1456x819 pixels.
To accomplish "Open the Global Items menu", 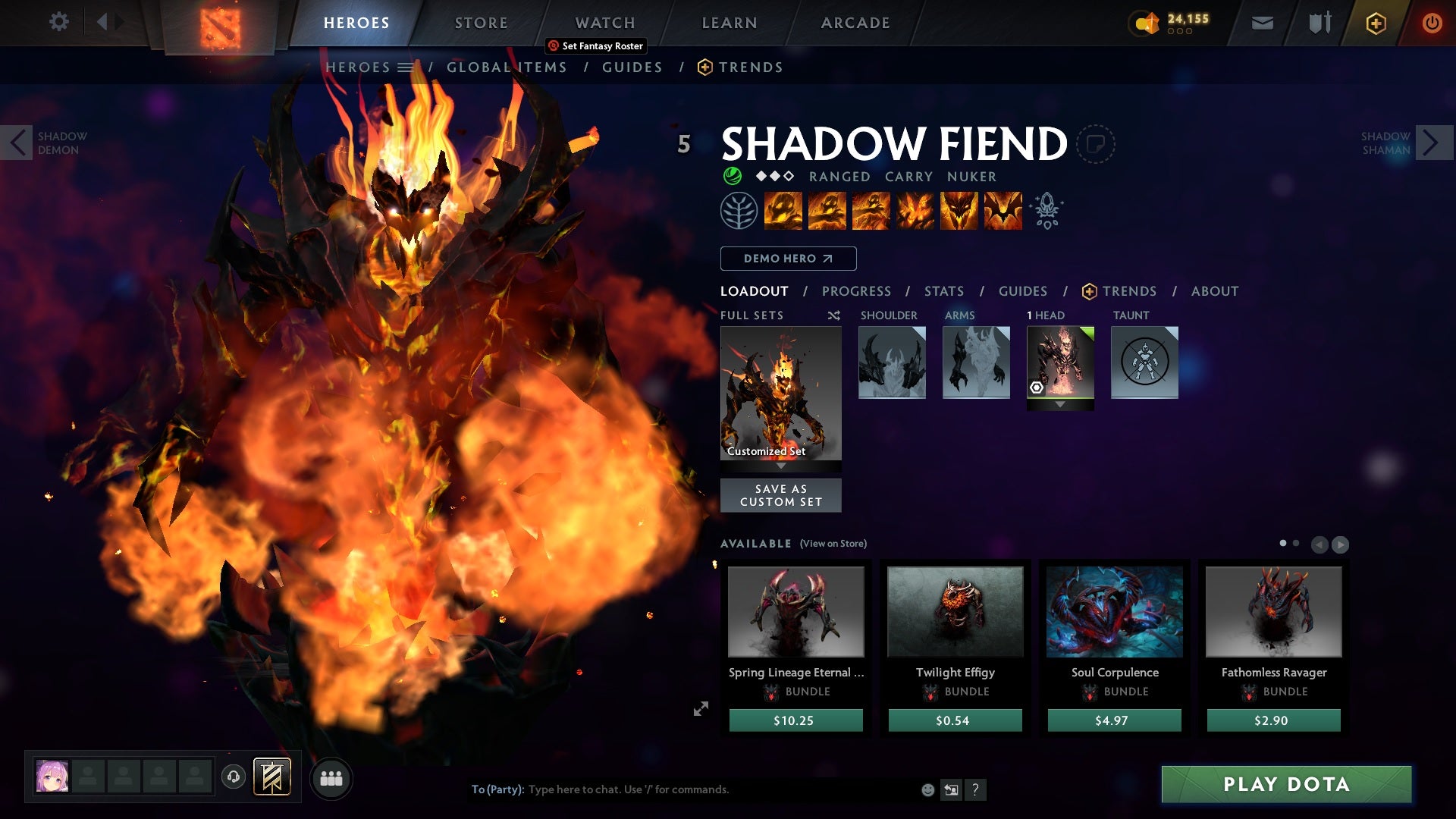I will [507, 67].
